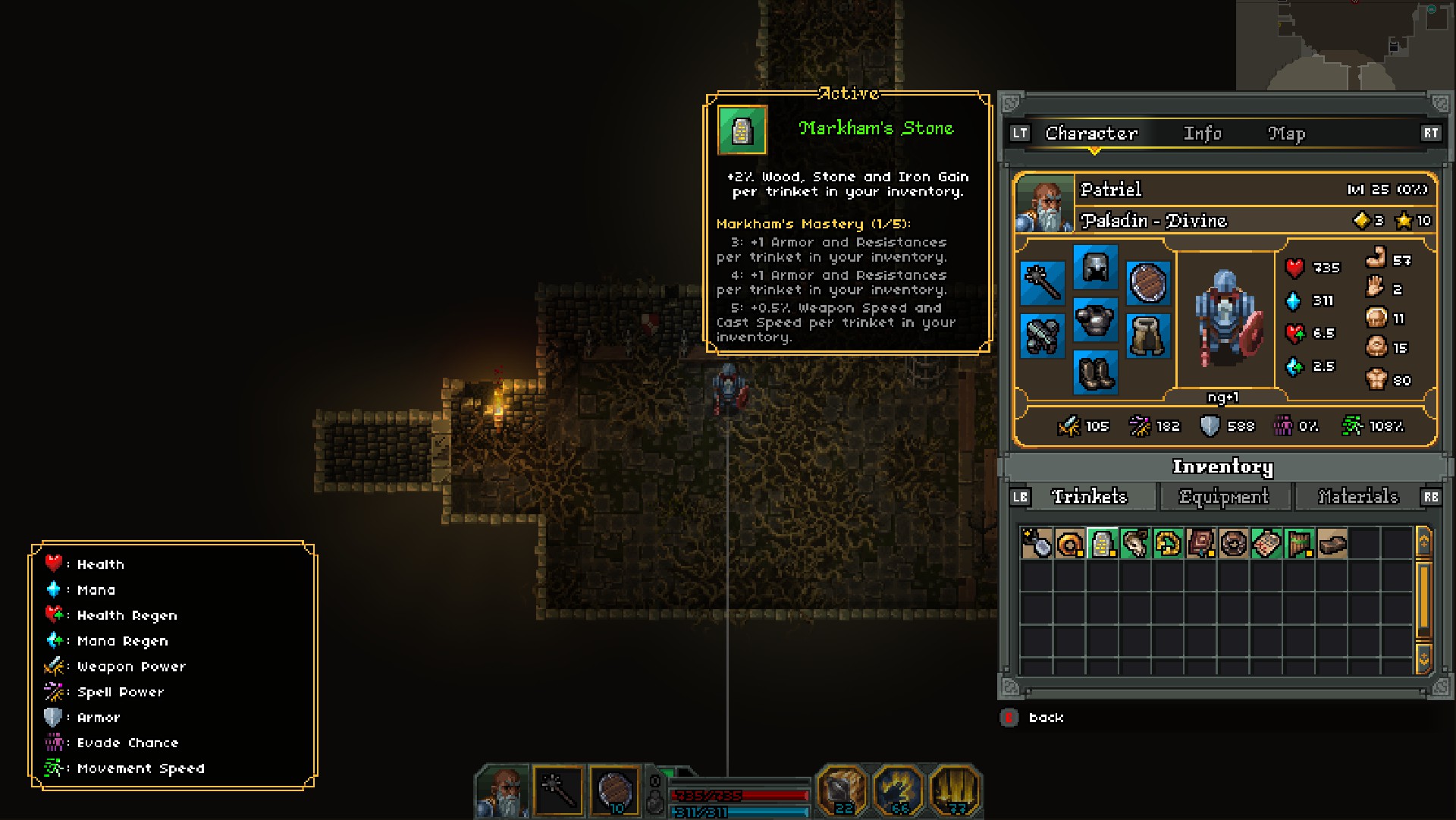Image resolution: width=1456 pixels, height=820 pixels.
Task: Select the equipped round wooden shield slot
Action: [1148, 282]
